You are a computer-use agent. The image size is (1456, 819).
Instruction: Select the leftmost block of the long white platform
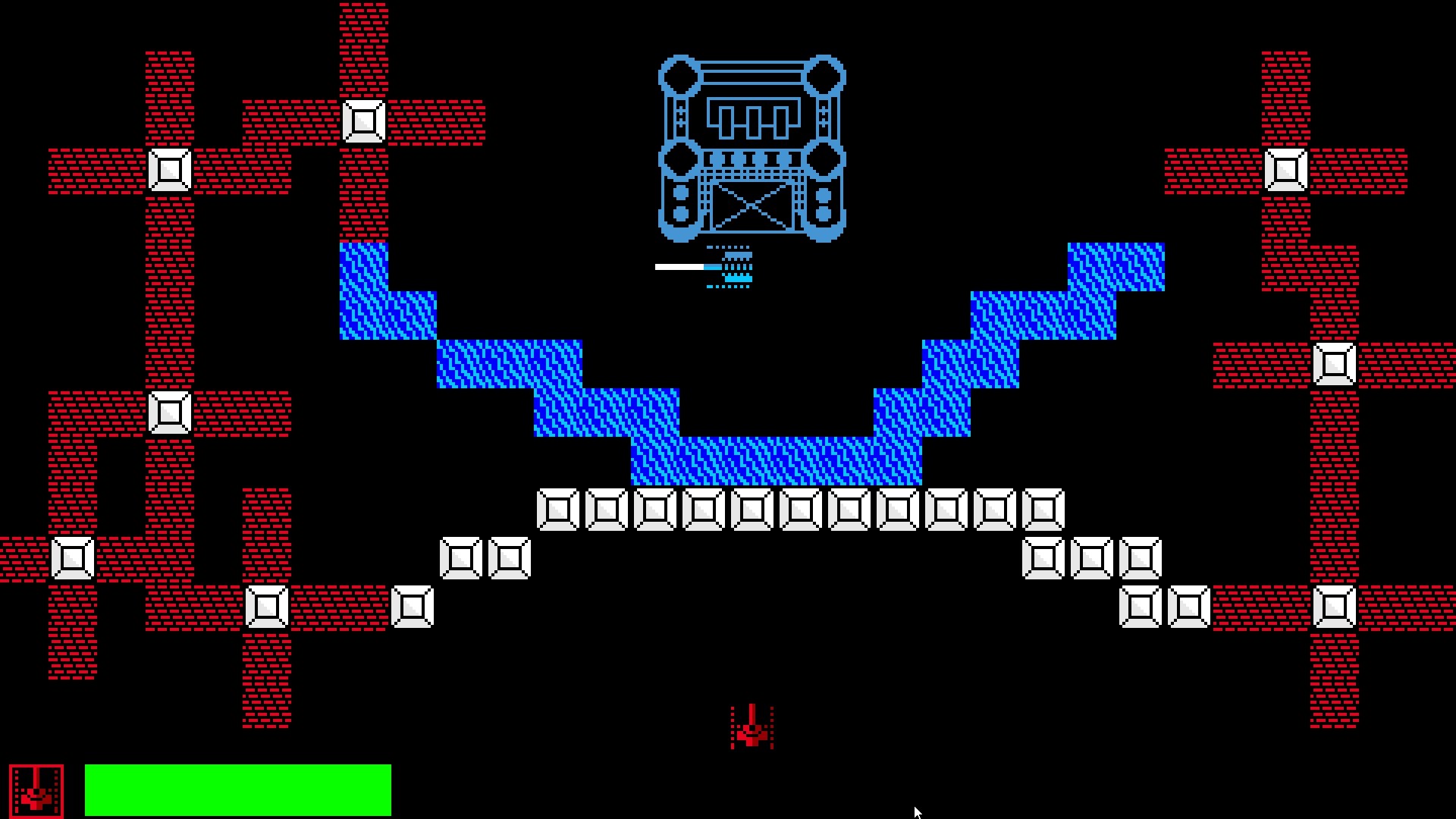click(x=559, y=510)
